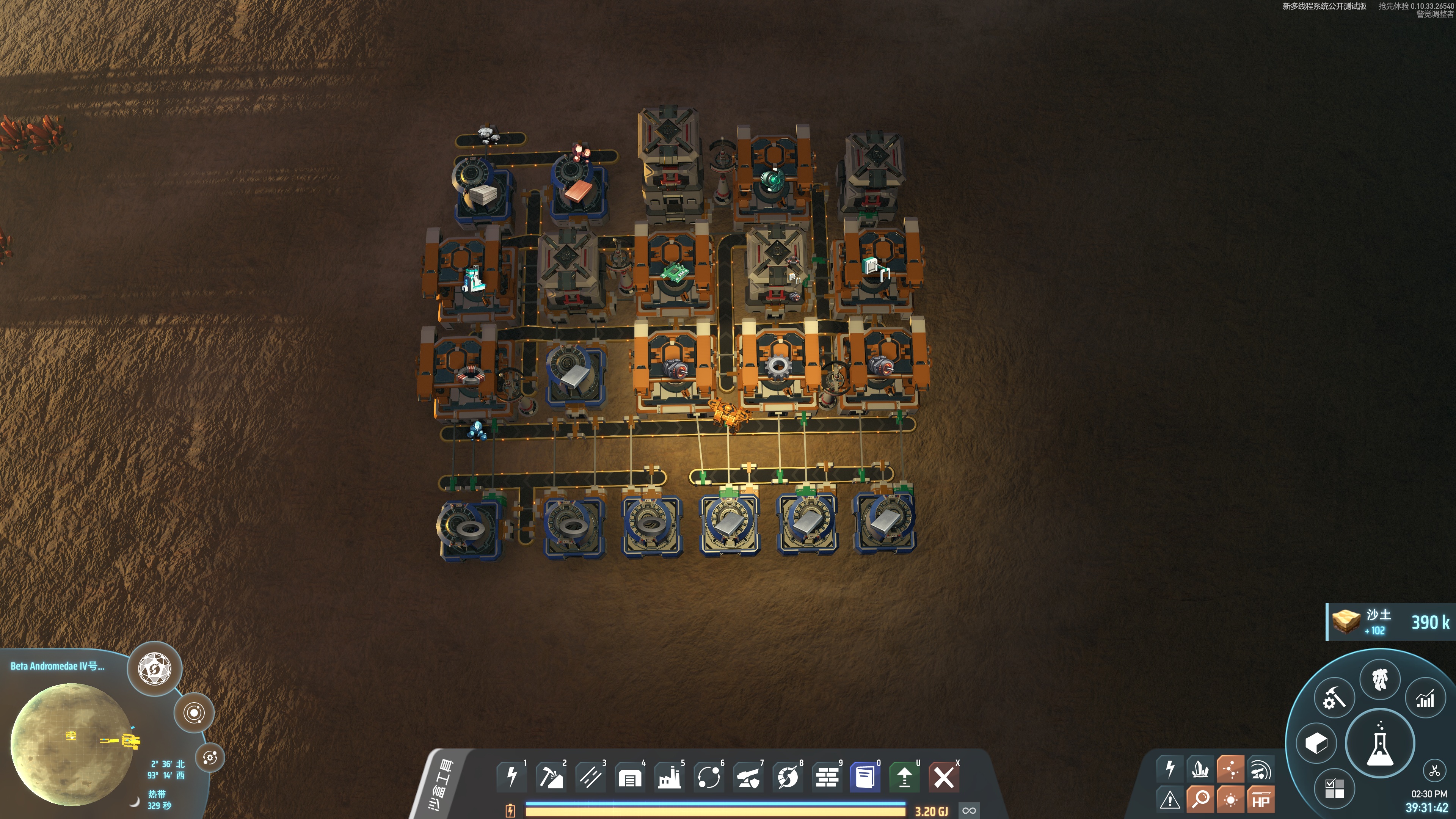
Task: Open the defense turret build category
Action: tap(748, 777)
